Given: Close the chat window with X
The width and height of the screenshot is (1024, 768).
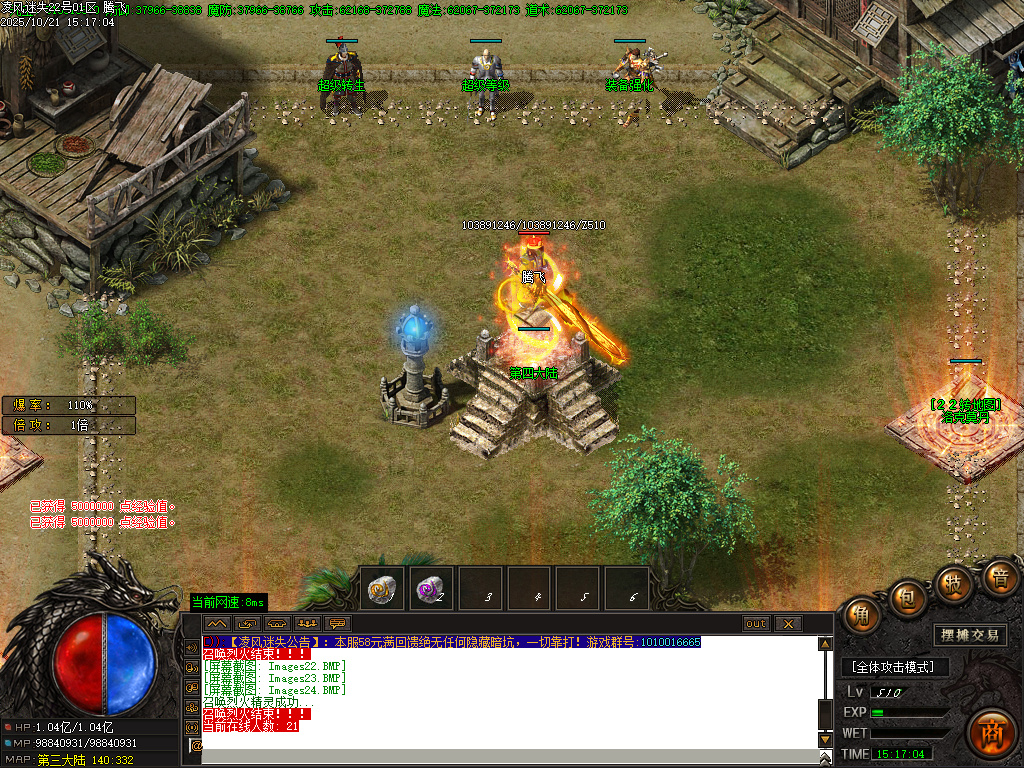Looking at the screenshot, I should point(788,624).
